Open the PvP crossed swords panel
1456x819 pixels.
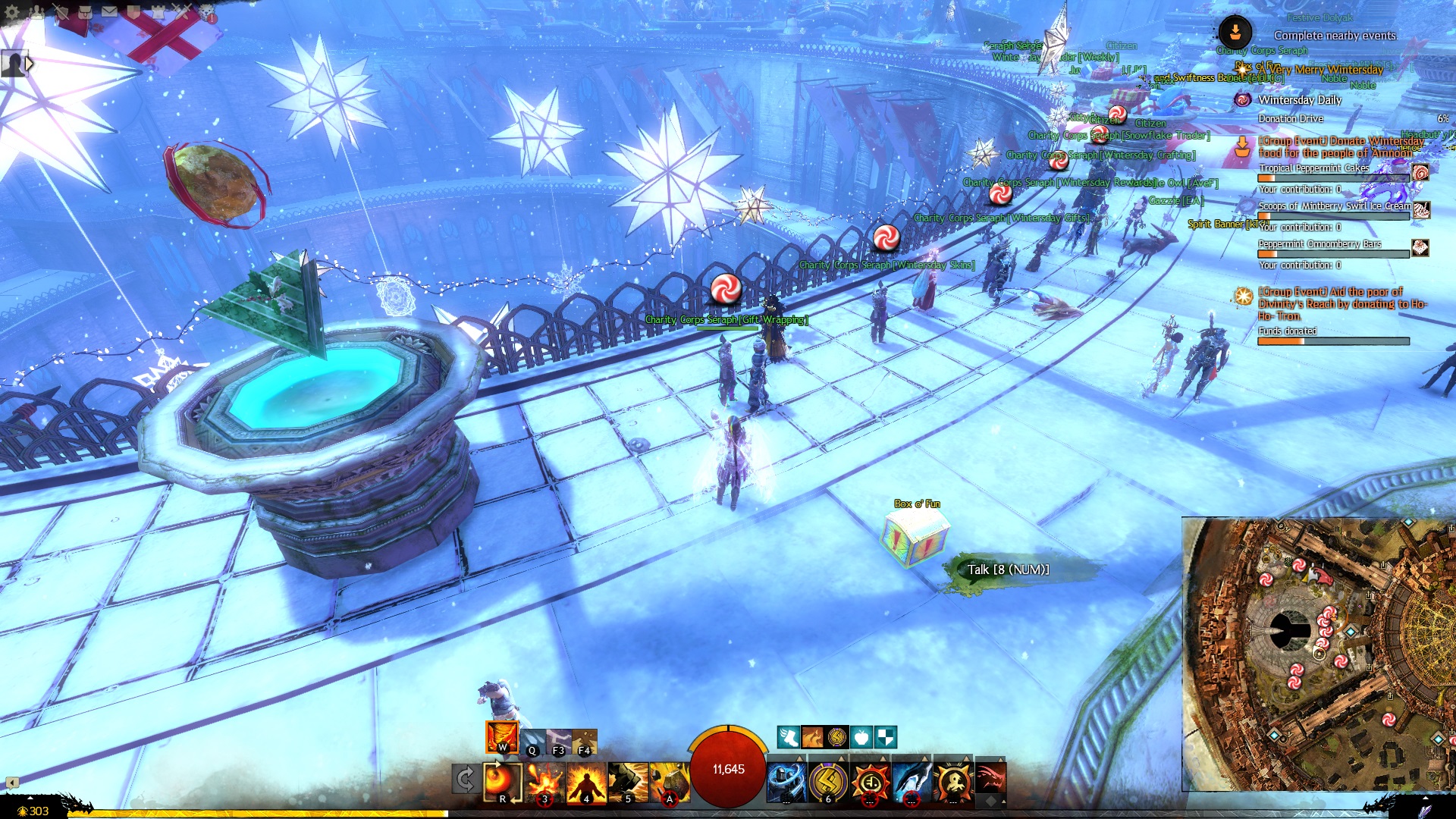coord(182,11)
